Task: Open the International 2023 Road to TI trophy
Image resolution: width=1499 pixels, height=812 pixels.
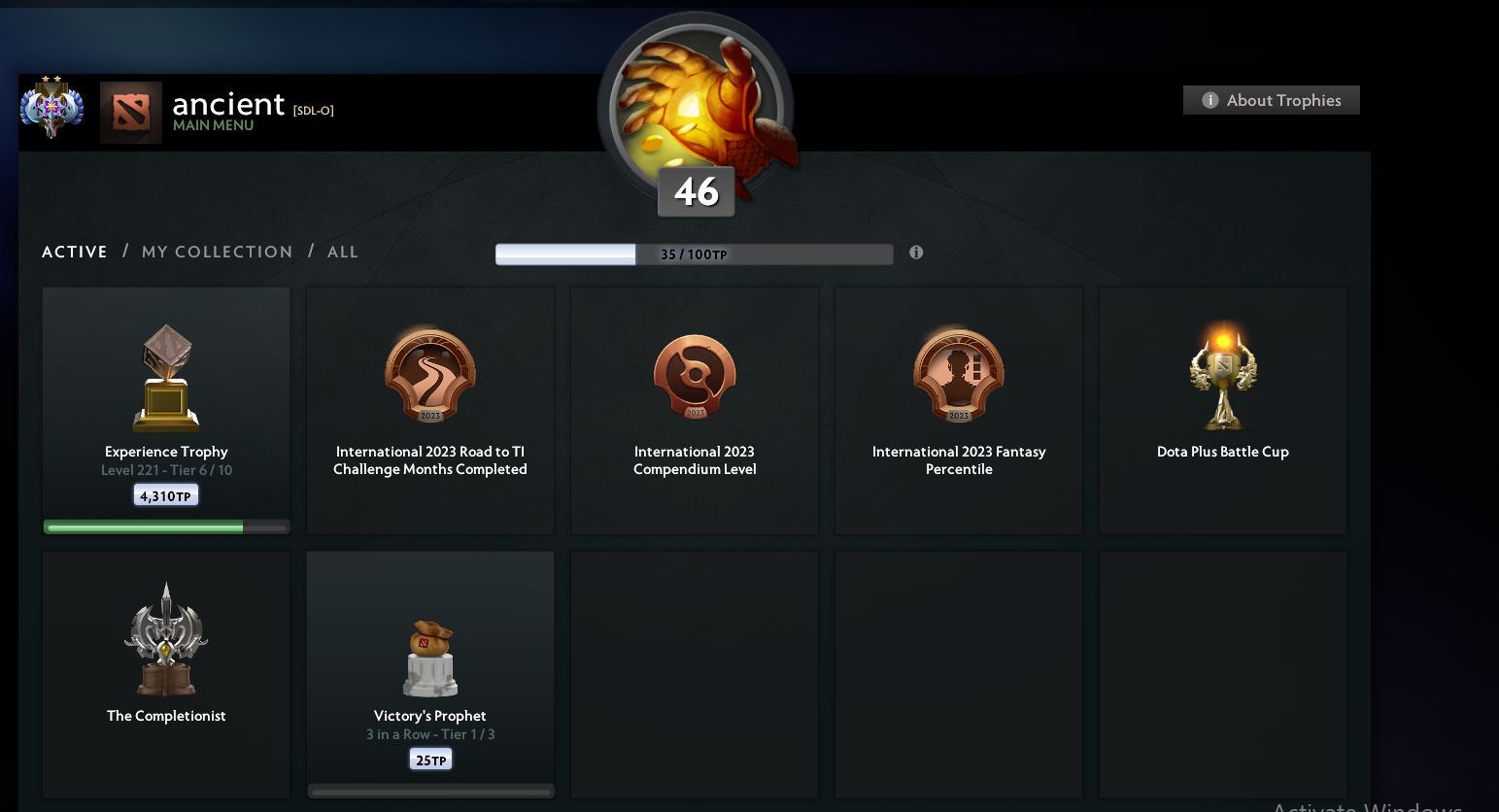Action: 429,377
